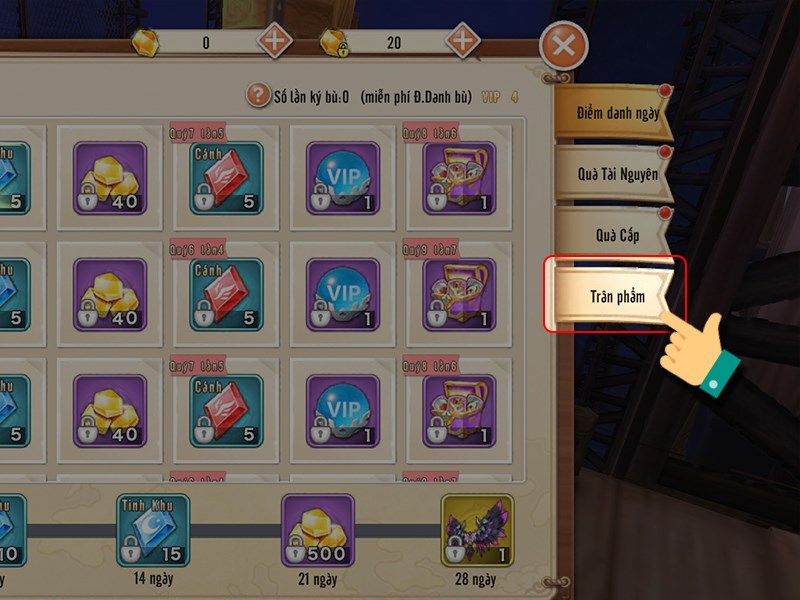Claim the 14 ngày Tinh Khu reward
This screenshot has width=800, height=600.
point(153,530)
